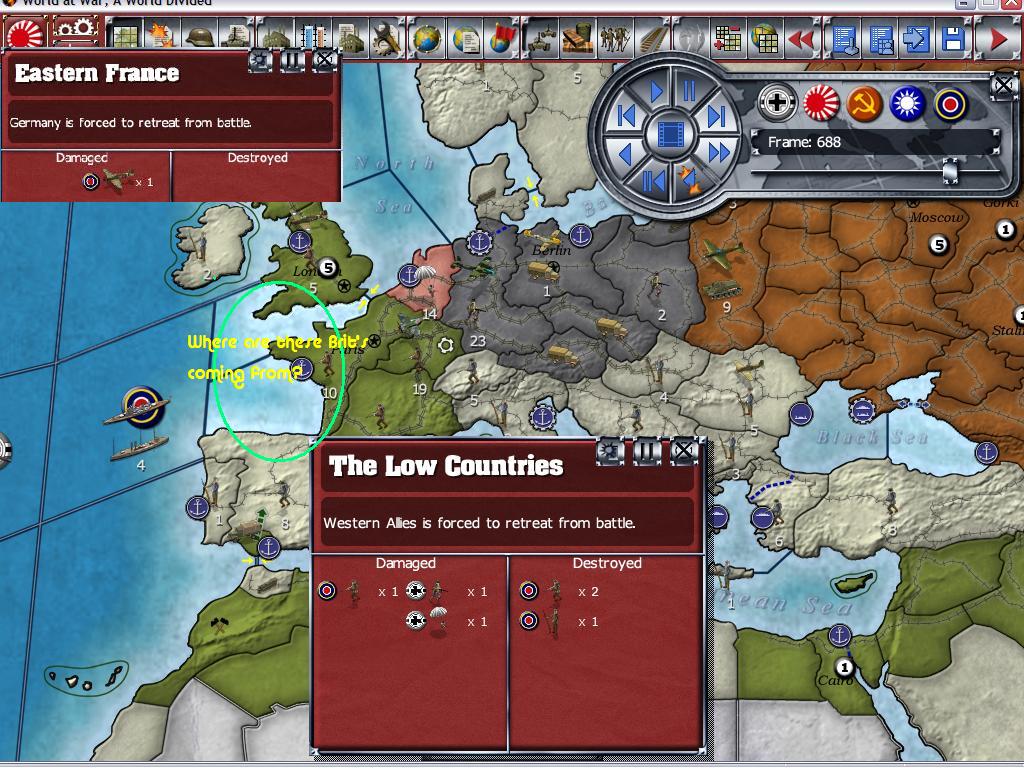Viewport: 1024px width, 768px height.
Task: Select the Japanese rising sun faction icon
Action: click(821, 101)
